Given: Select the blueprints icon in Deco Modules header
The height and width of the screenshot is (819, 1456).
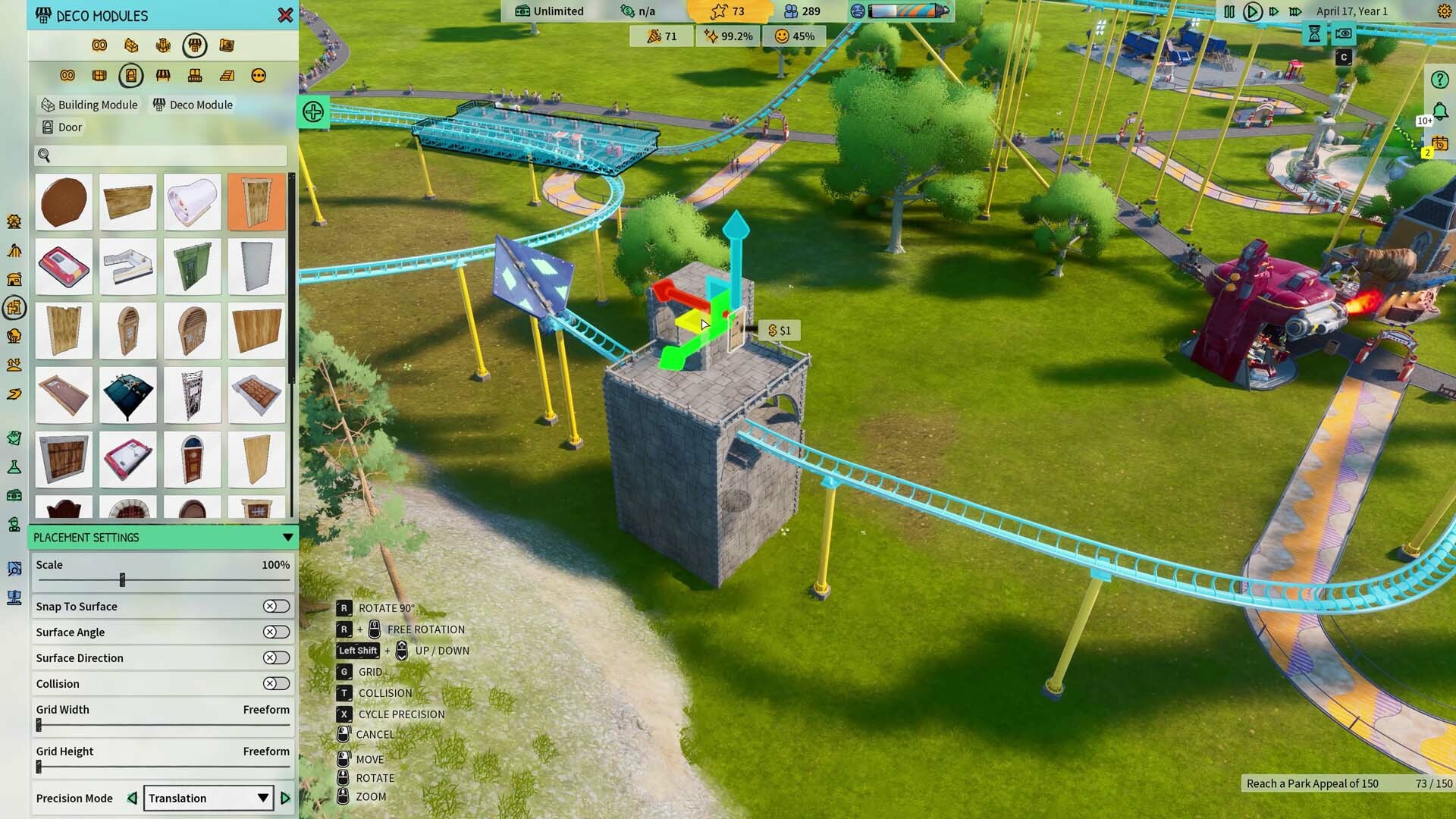Looking at the screenshot, I should point(227,45).
